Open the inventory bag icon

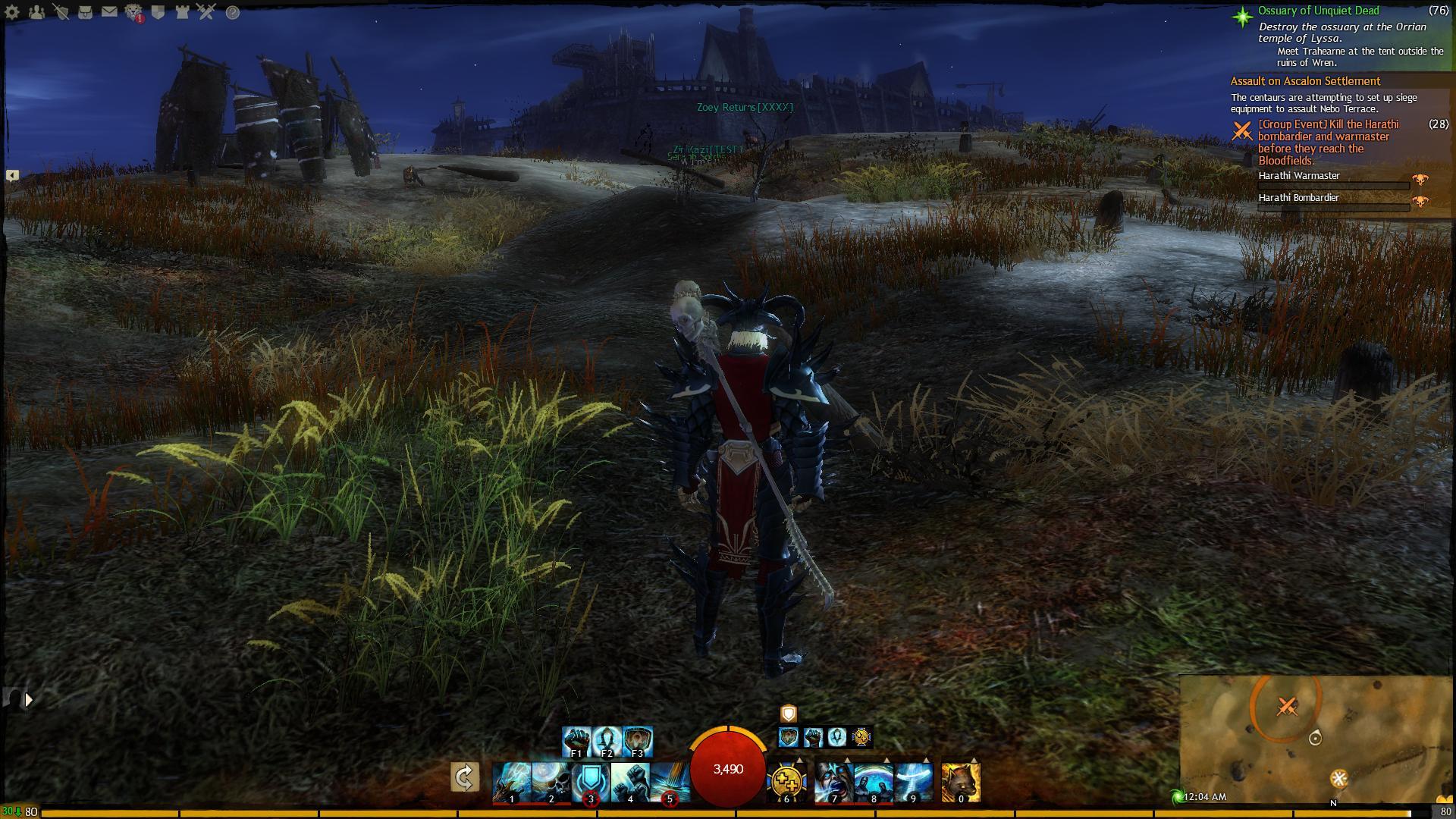(x=85, y=12)
